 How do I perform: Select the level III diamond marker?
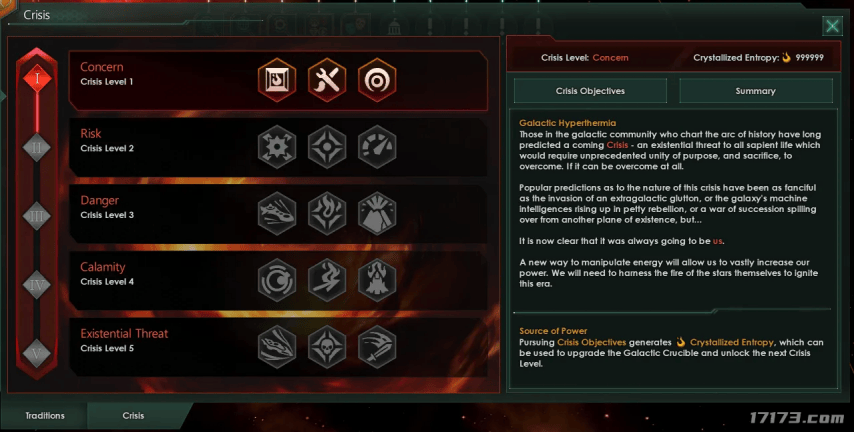coord(37,215)
